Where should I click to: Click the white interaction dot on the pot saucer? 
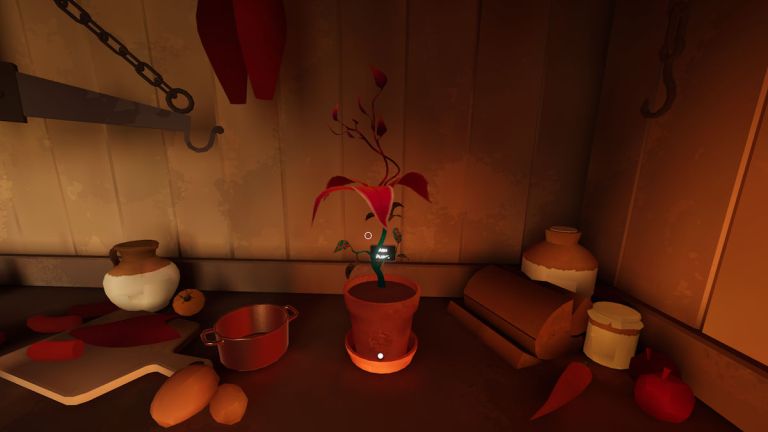380,355
